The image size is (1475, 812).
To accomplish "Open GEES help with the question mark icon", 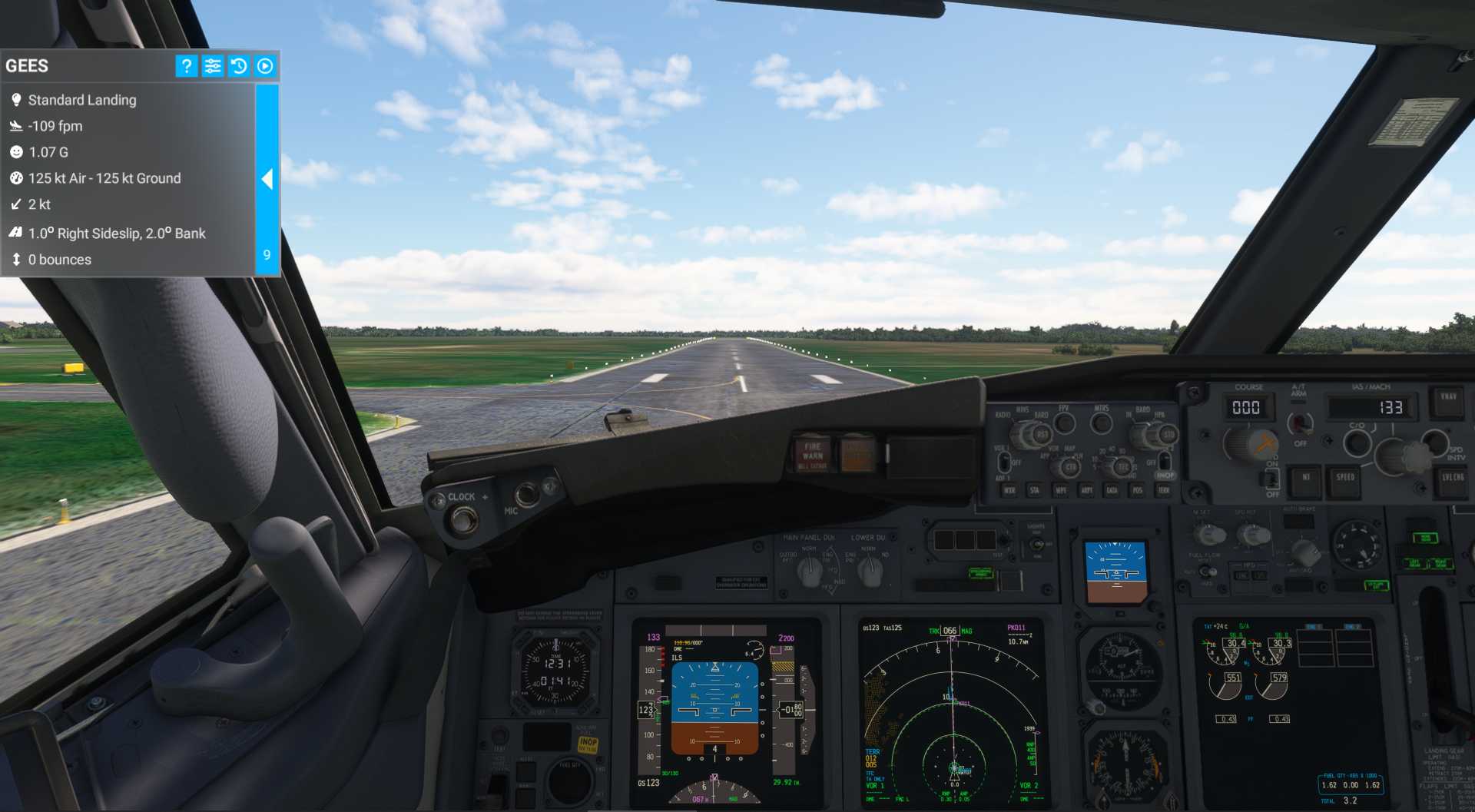I will [x=186, y=66].
